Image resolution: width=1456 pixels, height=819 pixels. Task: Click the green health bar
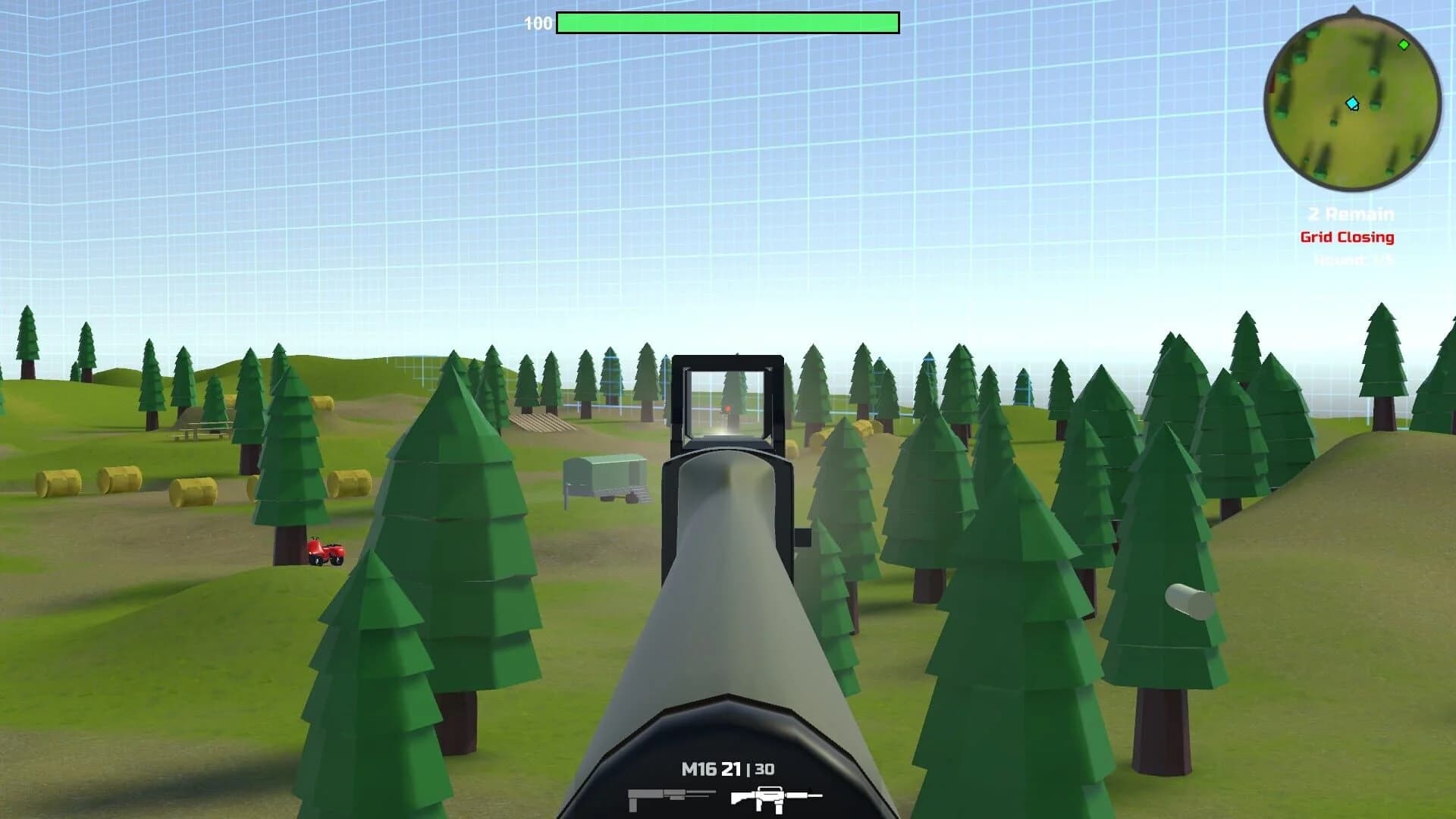coord(726,23)
